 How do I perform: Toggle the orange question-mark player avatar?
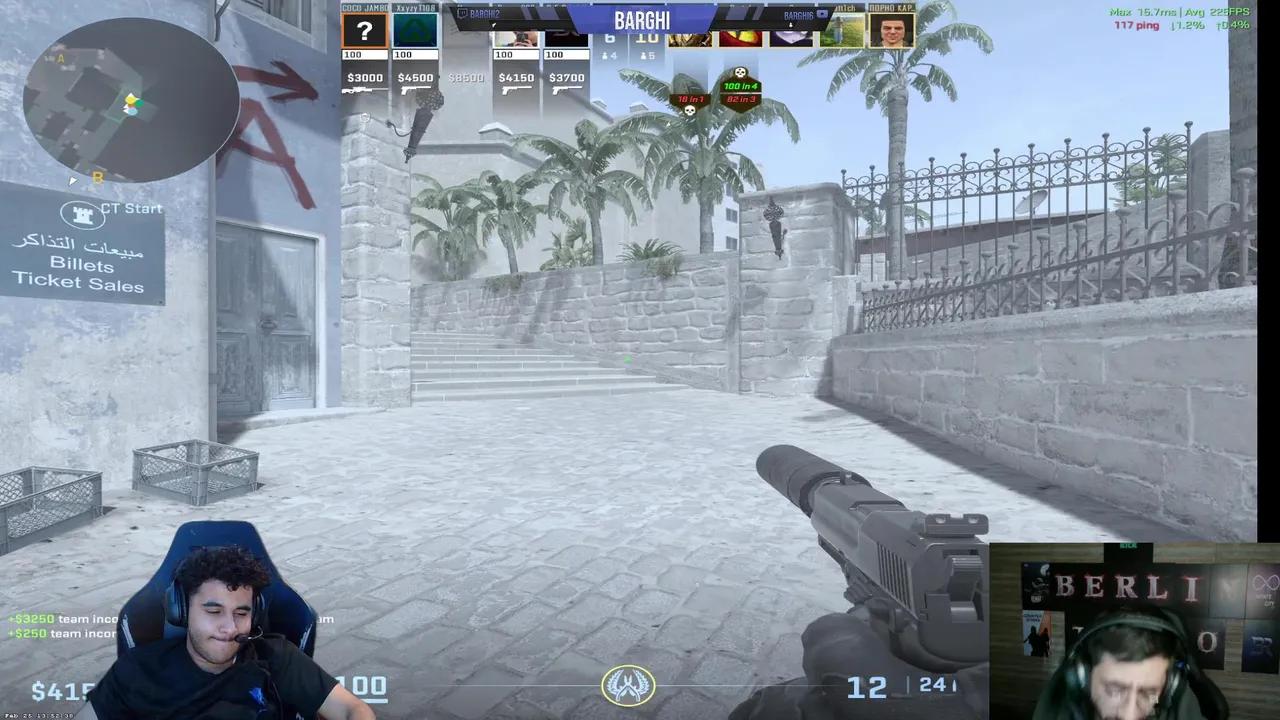[x=364, y=30]
